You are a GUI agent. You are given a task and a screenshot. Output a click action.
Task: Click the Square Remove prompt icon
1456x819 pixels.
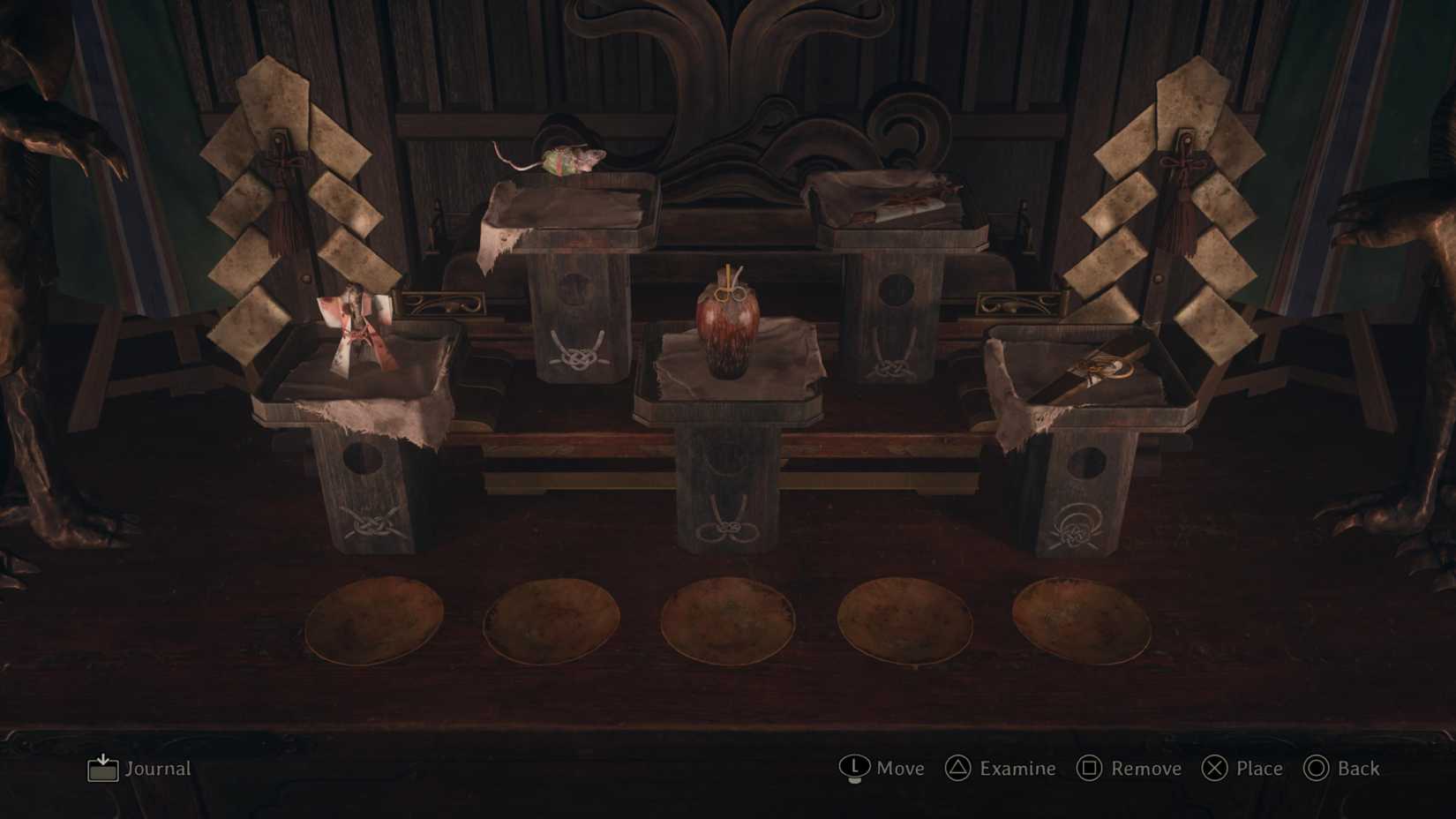1090,769
